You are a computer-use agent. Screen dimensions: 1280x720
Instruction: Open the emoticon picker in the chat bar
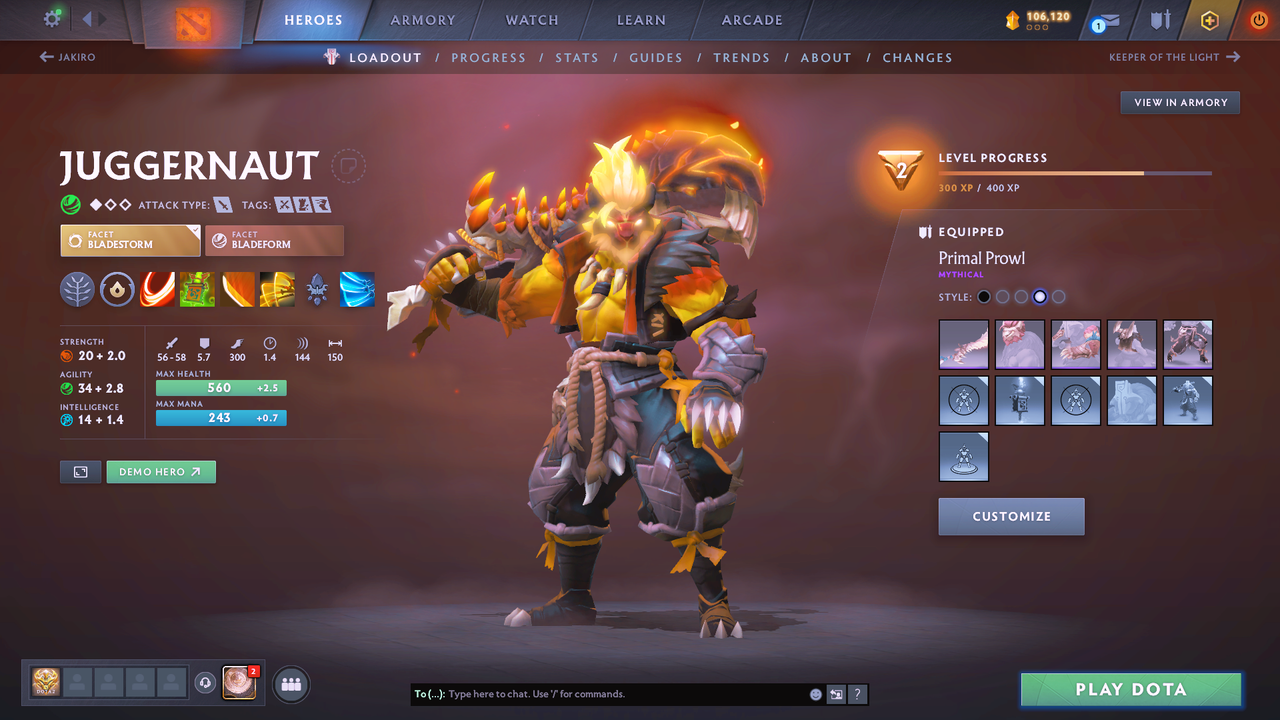tap(815, 693)
